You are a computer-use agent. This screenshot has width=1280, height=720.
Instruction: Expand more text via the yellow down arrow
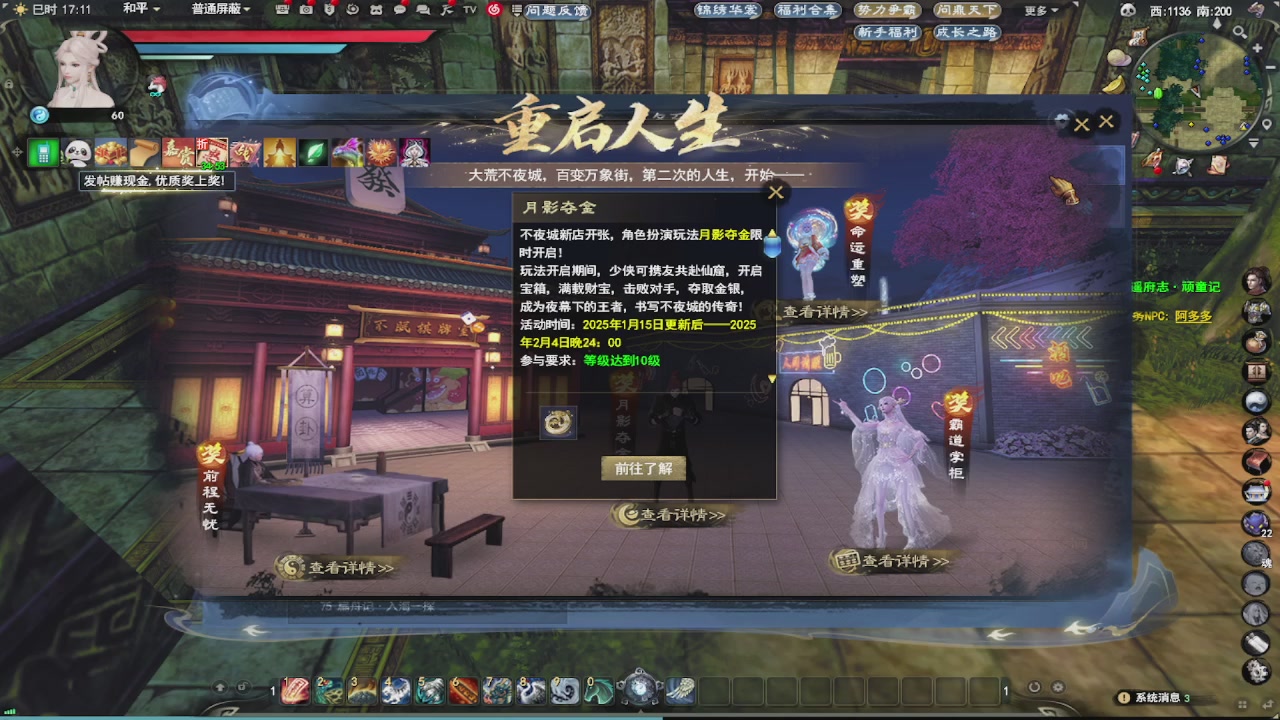(x=771, y=380)
